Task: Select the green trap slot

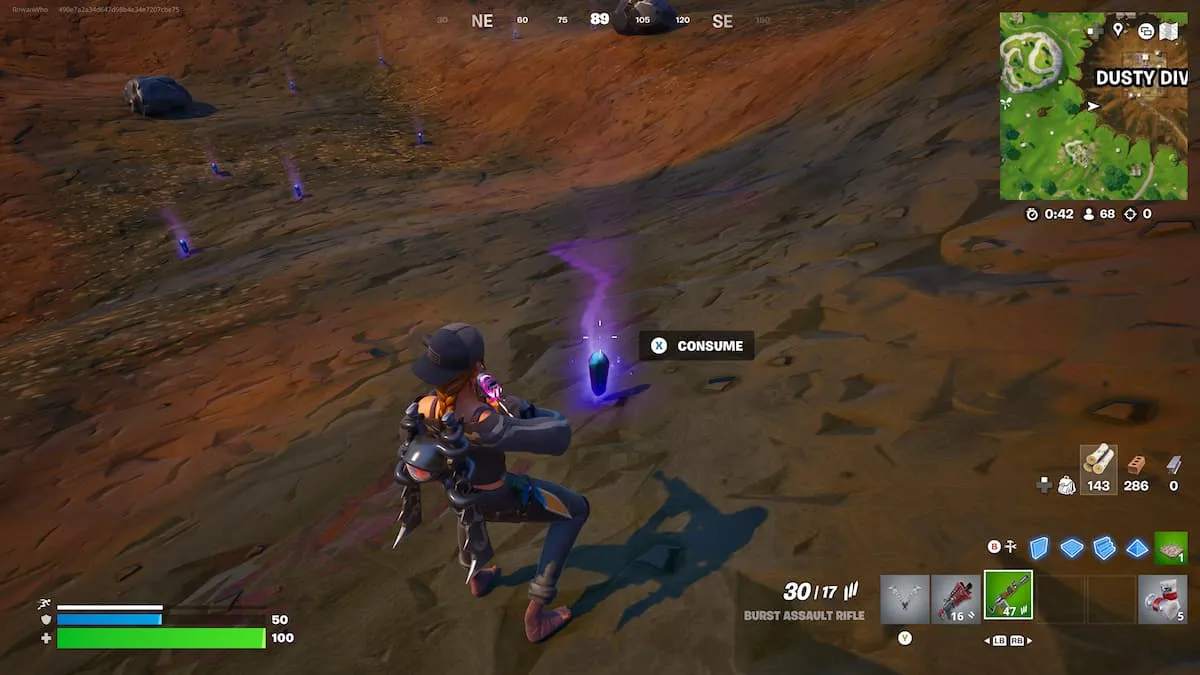Action: [1170, 547]
